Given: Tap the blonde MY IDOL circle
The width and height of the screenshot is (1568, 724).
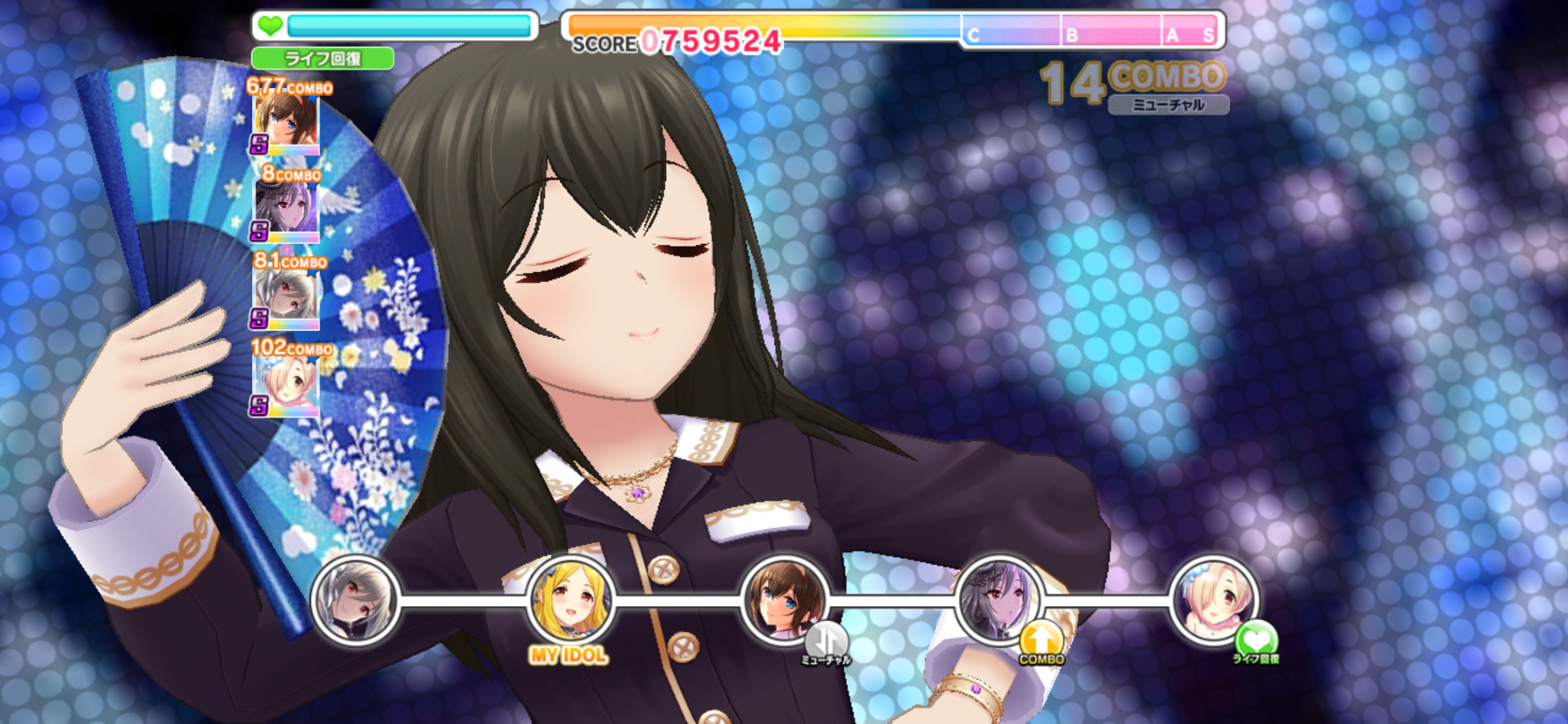Looking at the screenshot, I should 570,599.
